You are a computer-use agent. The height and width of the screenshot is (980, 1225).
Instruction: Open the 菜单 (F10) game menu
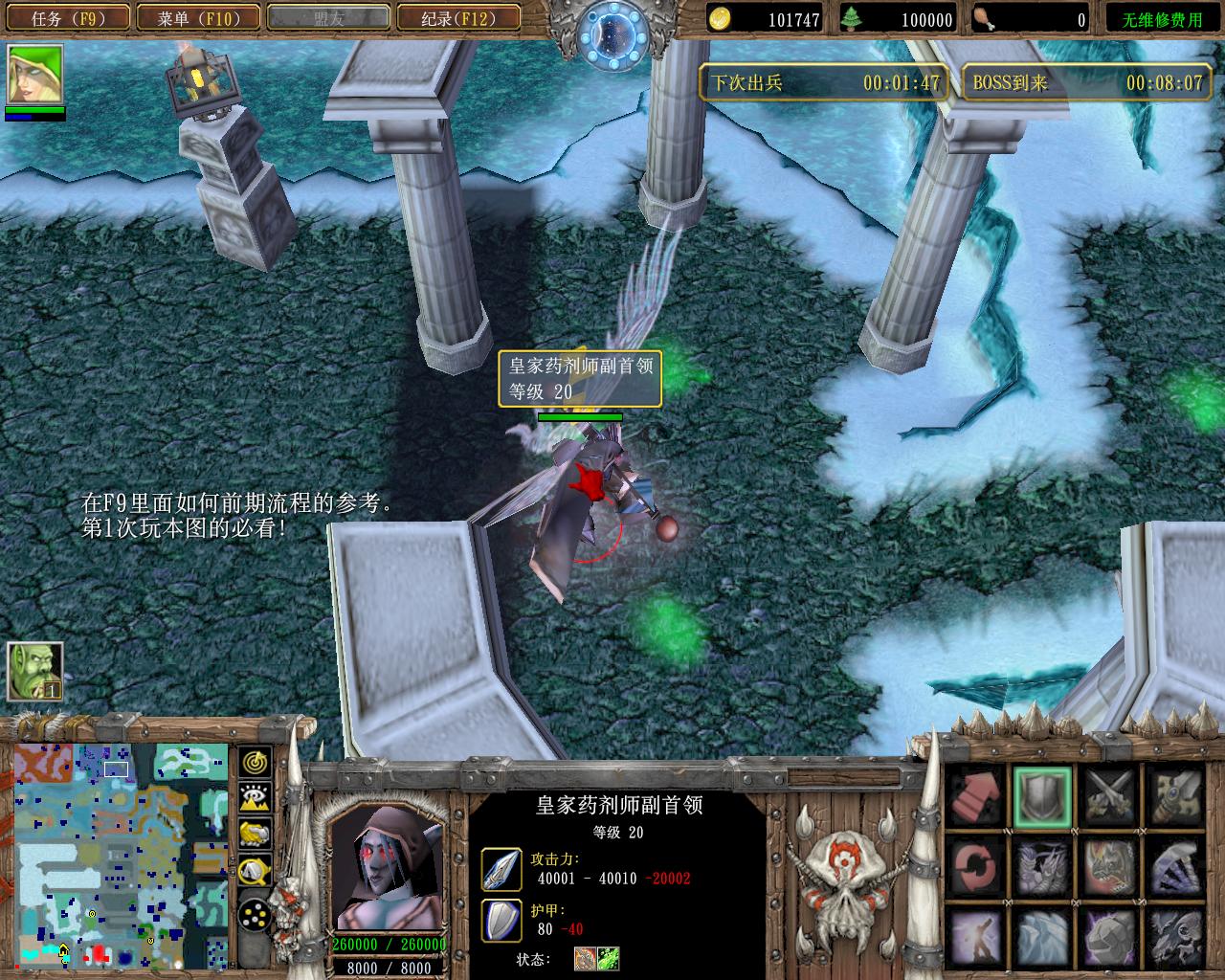[x=197, y=18]
